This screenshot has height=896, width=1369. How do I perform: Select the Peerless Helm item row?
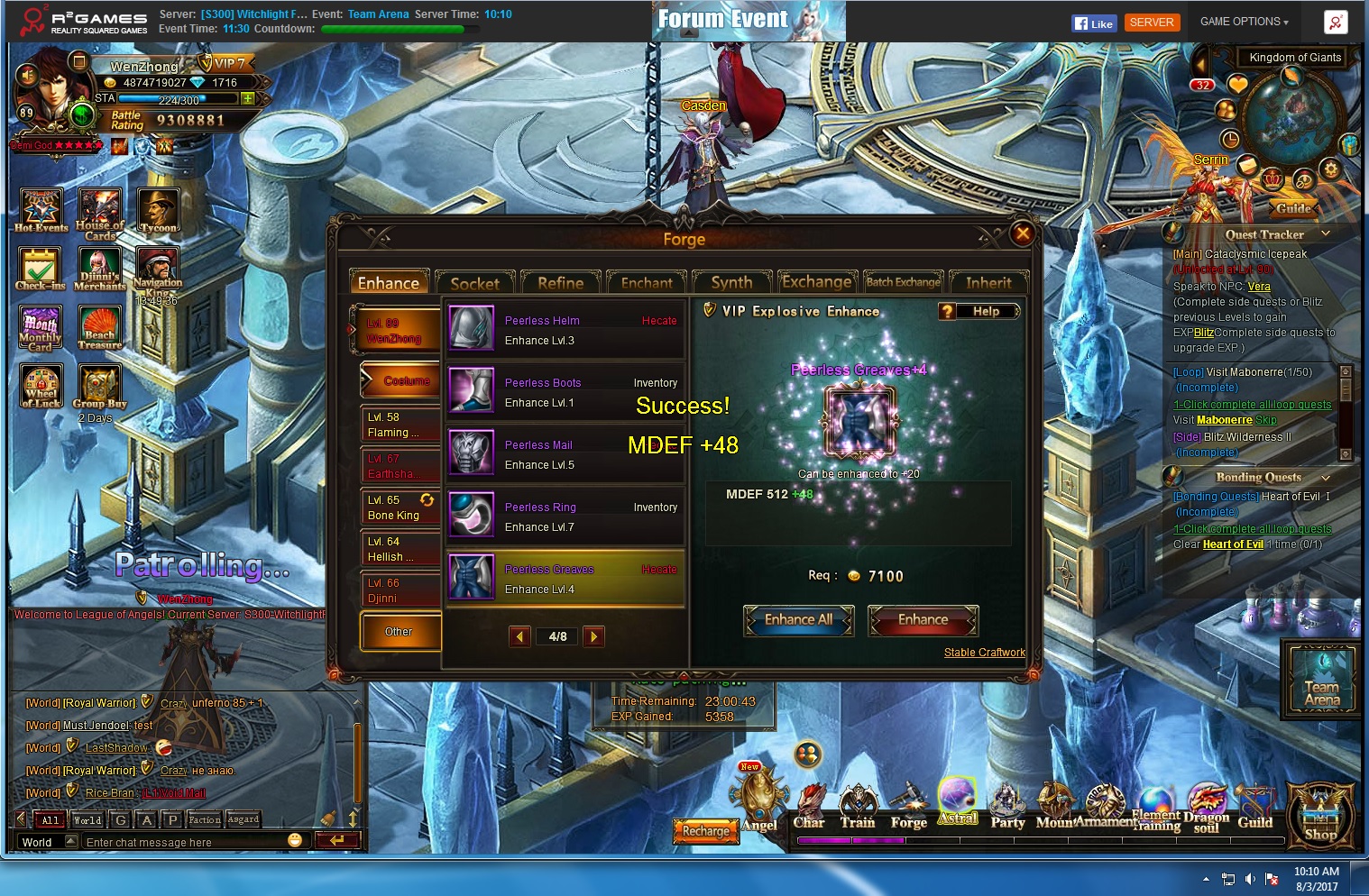(565, 330)
